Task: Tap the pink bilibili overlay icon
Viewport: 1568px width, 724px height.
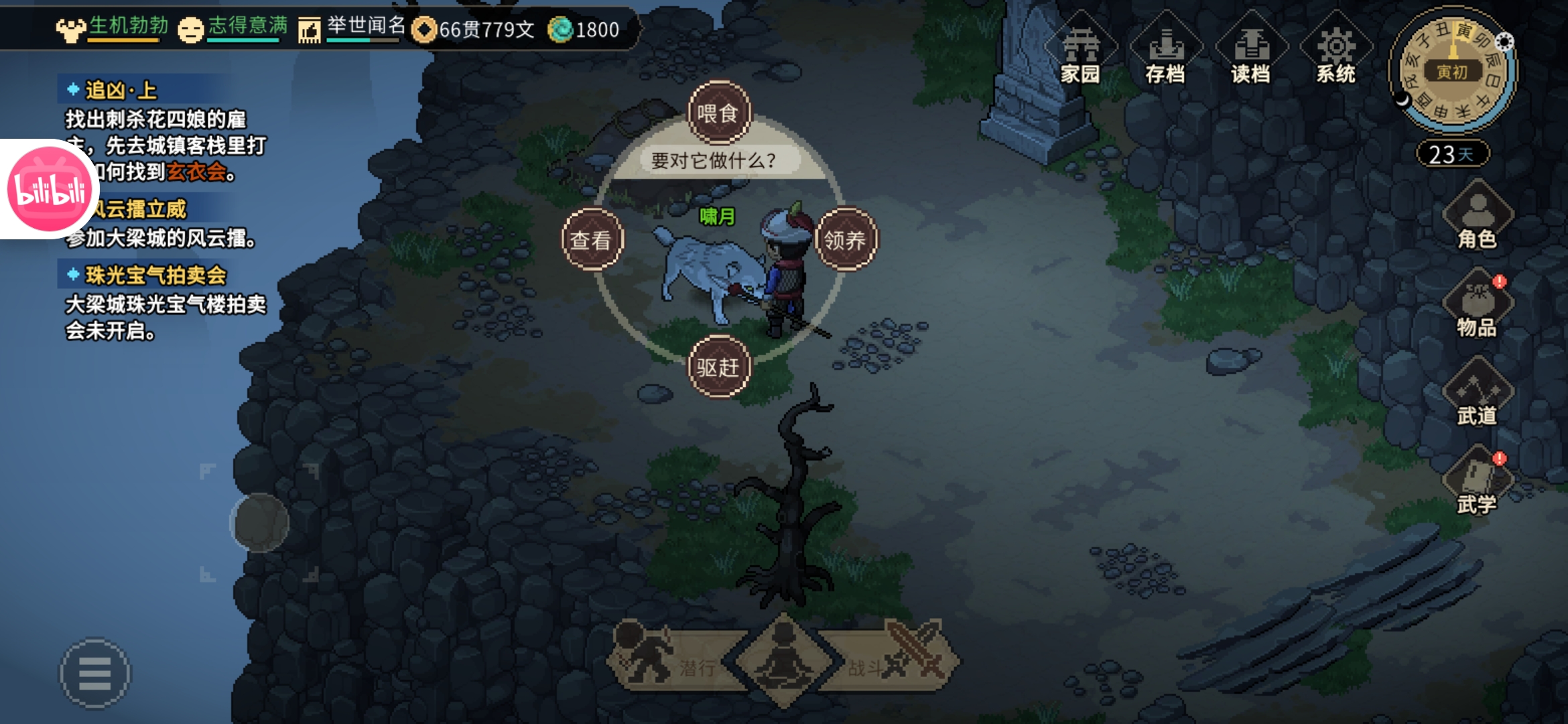Action: click(x=50, y=190)
